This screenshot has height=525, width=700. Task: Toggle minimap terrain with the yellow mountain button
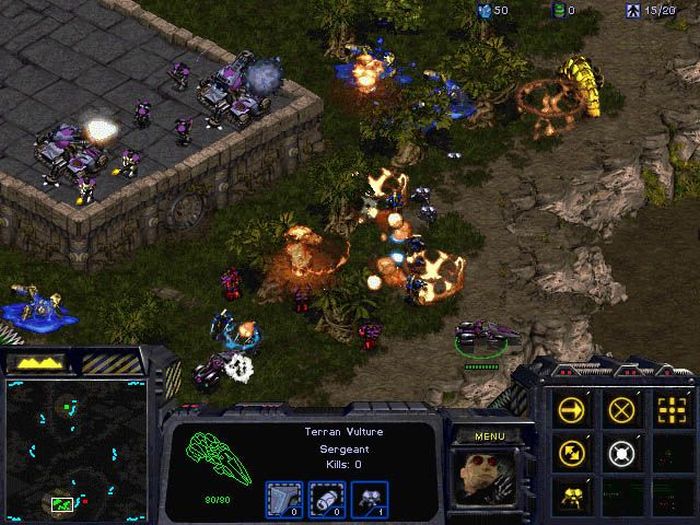pyautogui.click(x=40, y=362)
